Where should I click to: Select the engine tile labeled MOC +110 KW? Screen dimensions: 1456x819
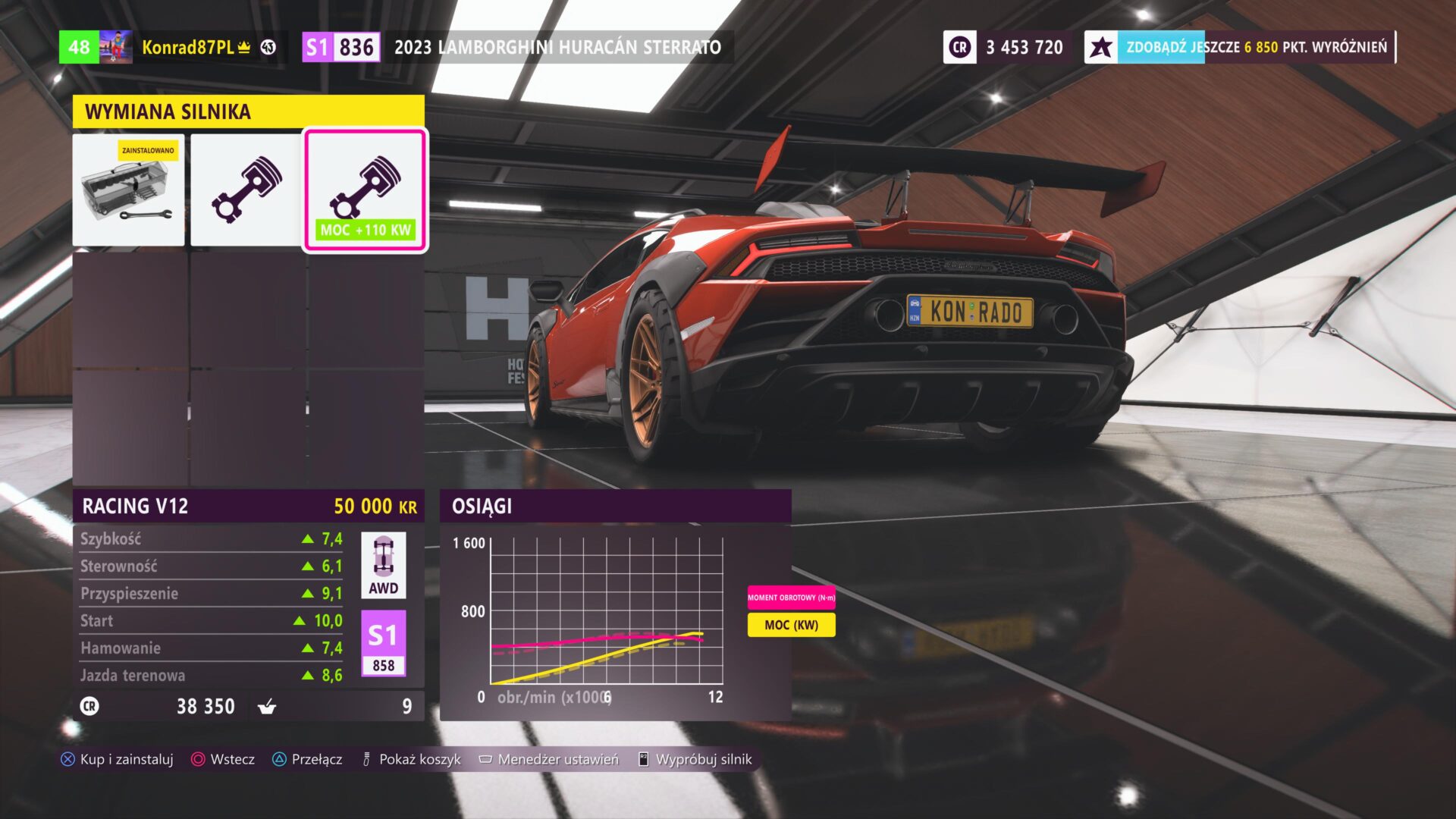click(x=366, y=190)
